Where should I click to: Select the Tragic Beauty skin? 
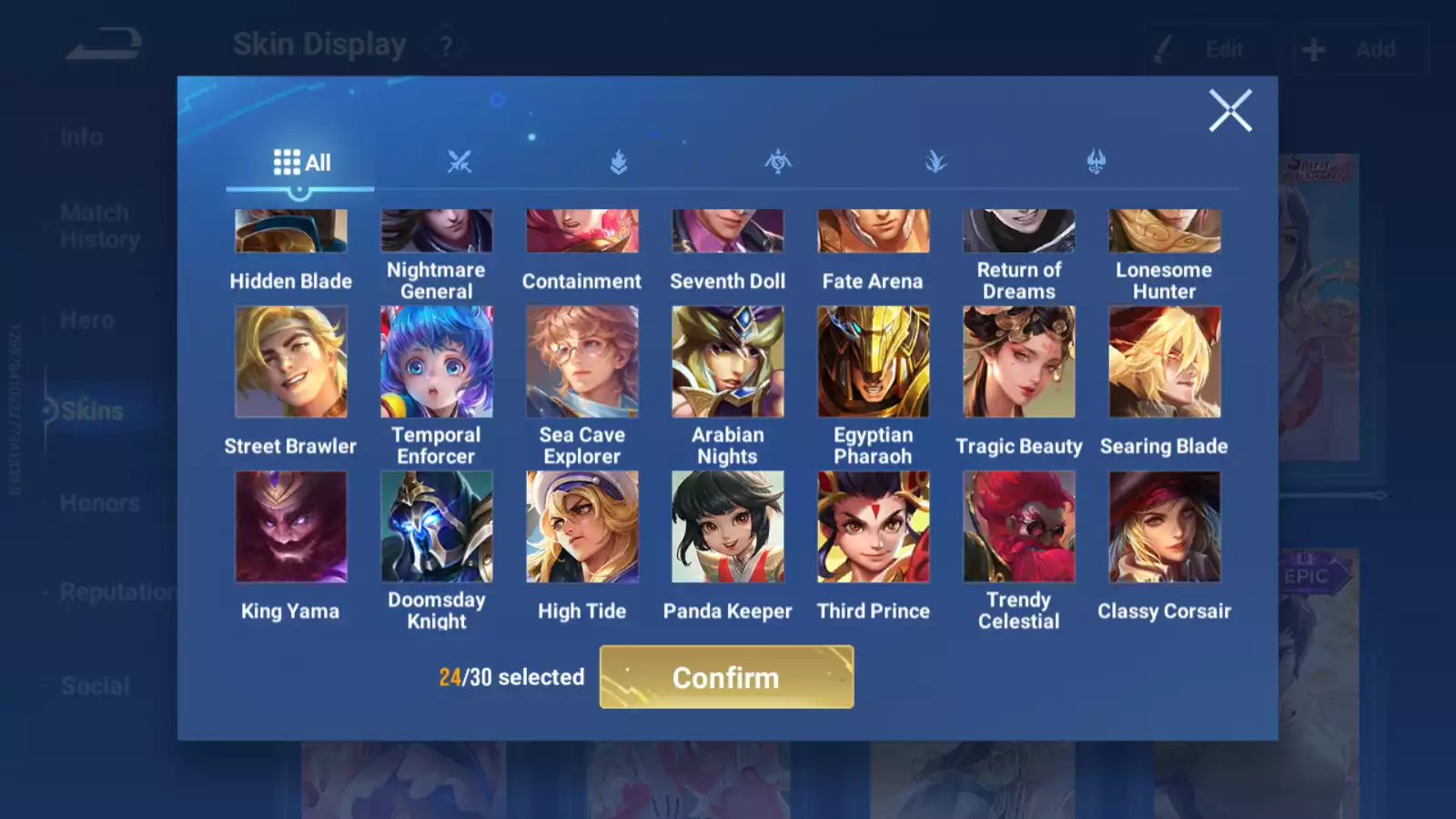1019,362
